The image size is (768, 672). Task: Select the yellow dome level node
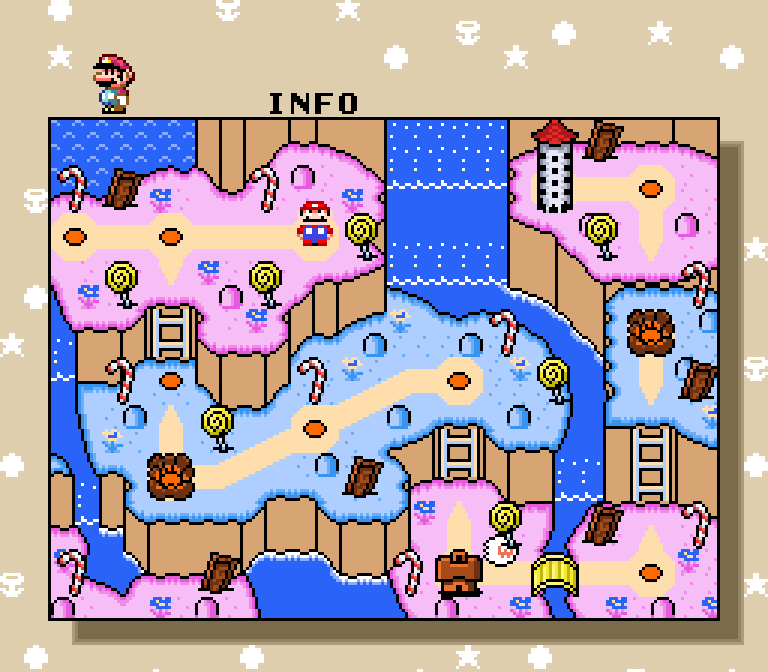click(x=553, y=573)
